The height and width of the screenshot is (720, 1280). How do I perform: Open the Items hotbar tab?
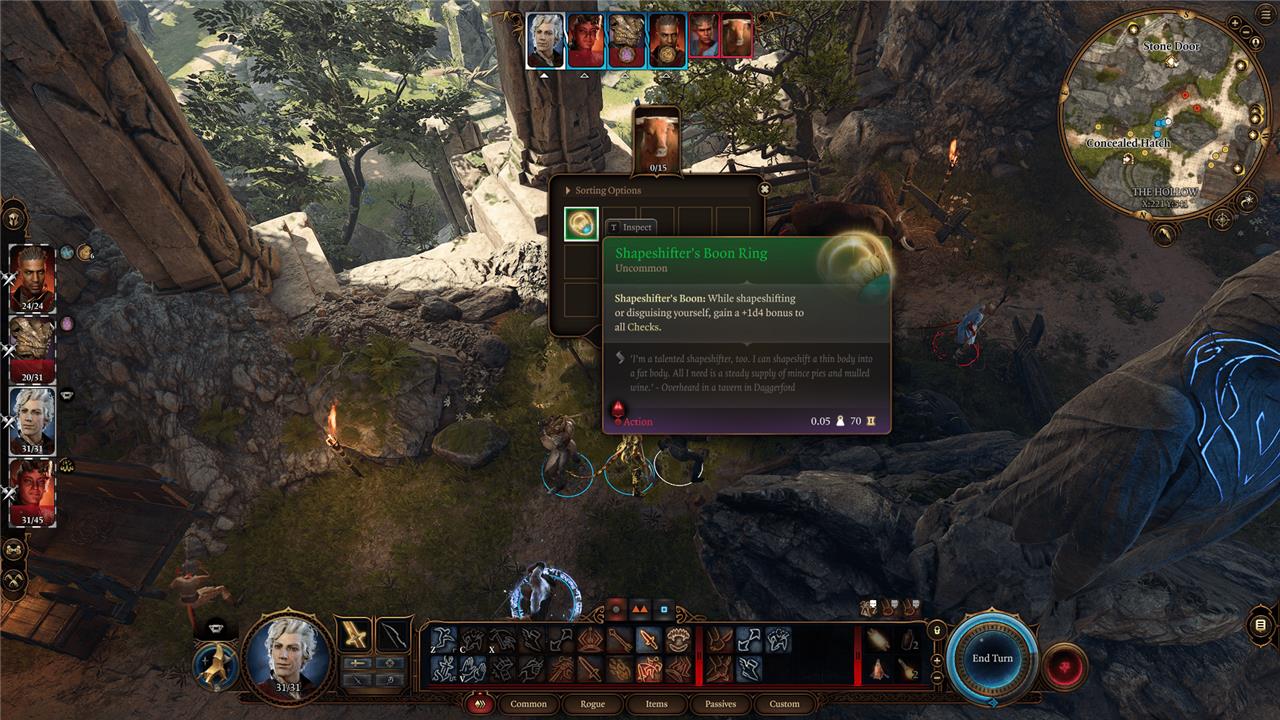coord(656,704)
